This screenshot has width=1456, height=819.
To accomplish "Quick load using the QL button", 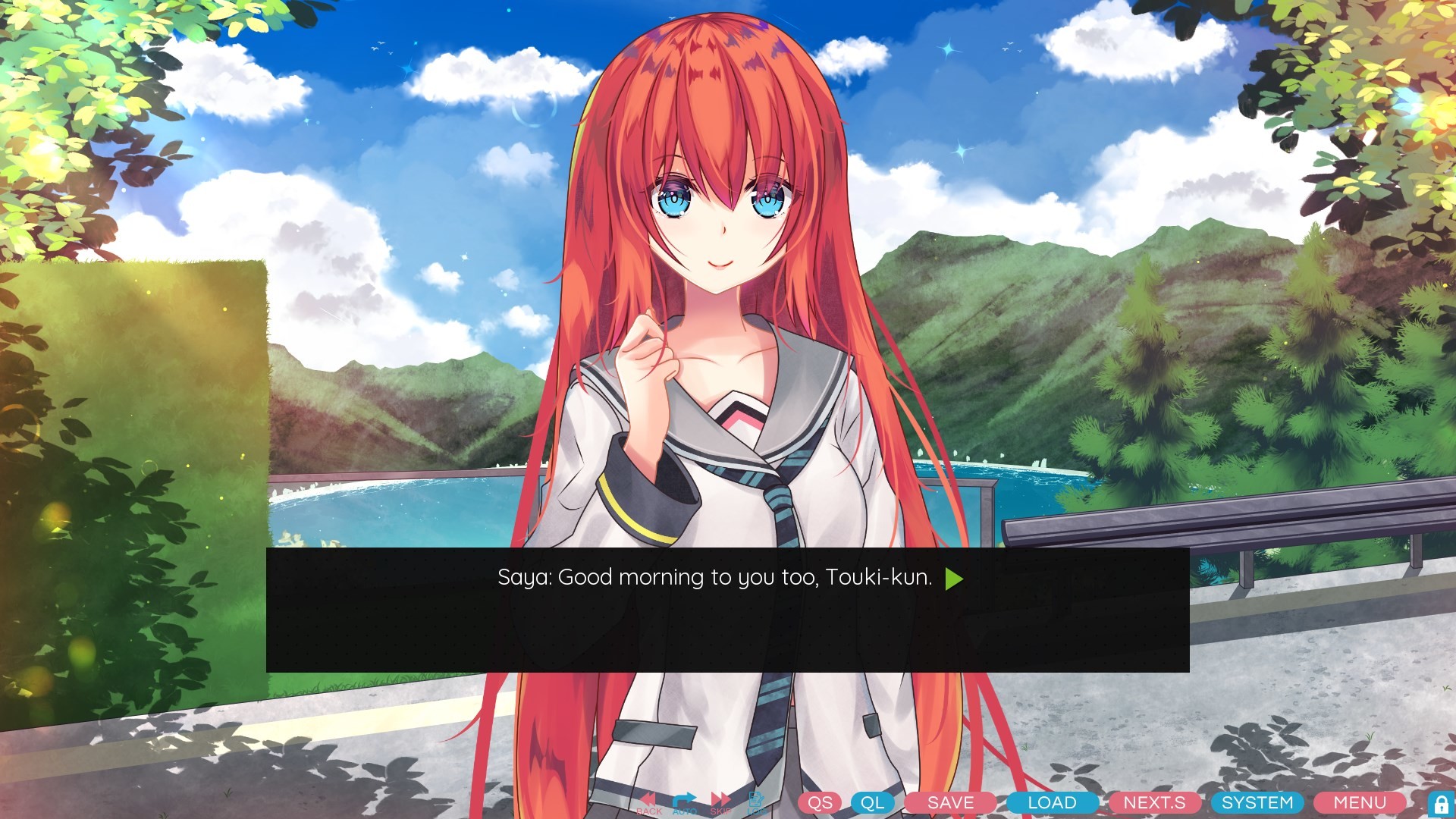I will [x=872, y=802].
